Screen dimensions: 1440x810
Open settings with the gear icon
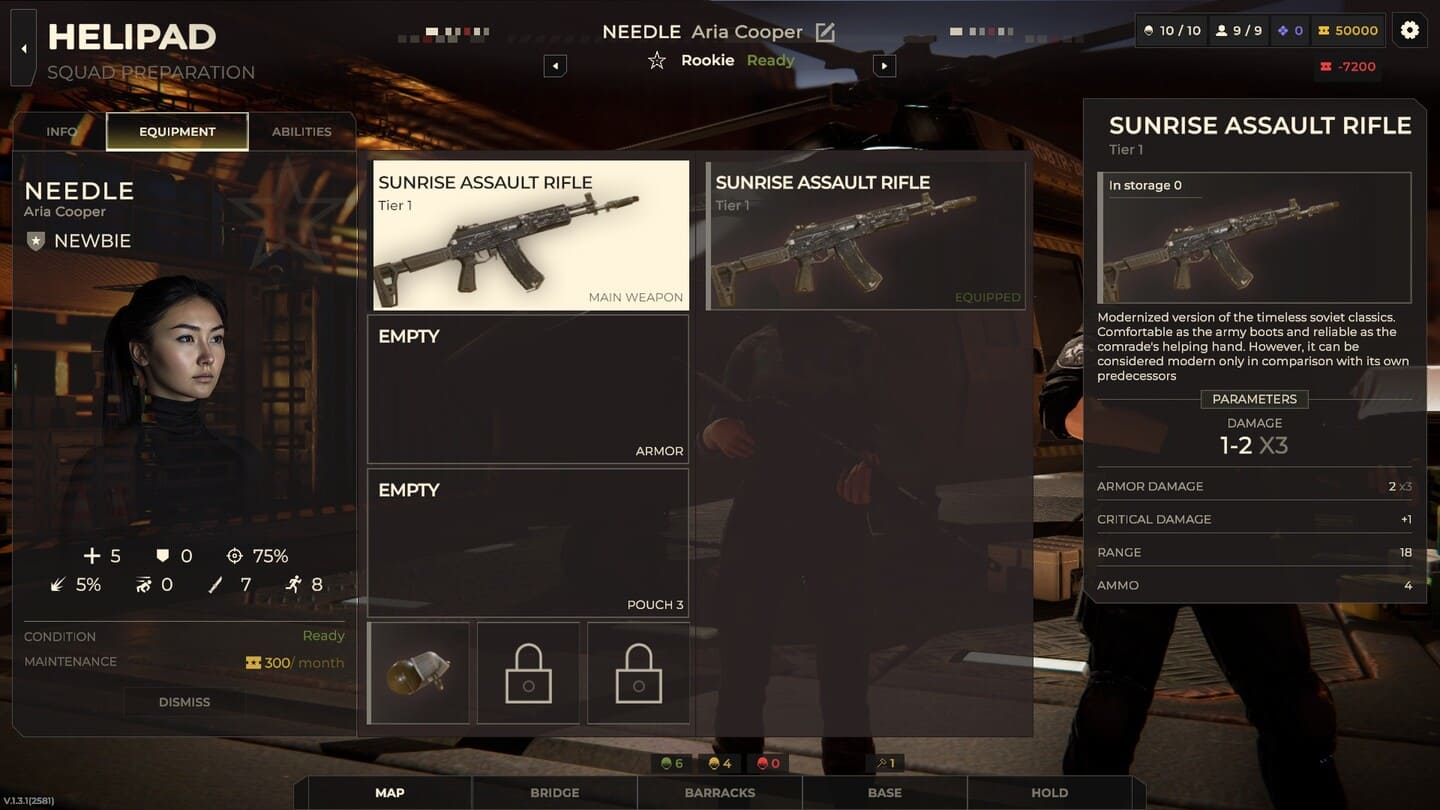(1409, 30)
